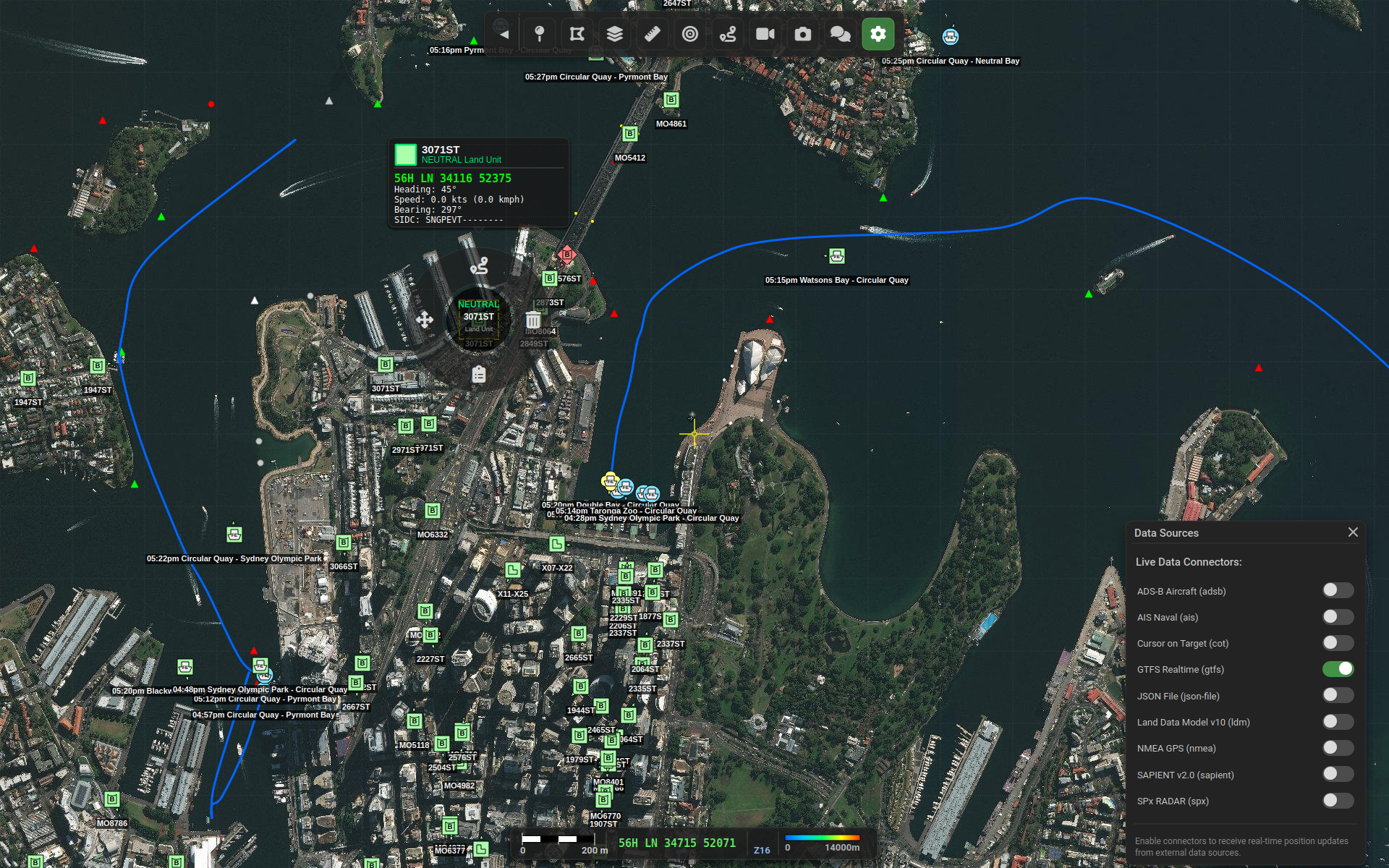Activate the bullseye targeting tool

coord(689,33)
